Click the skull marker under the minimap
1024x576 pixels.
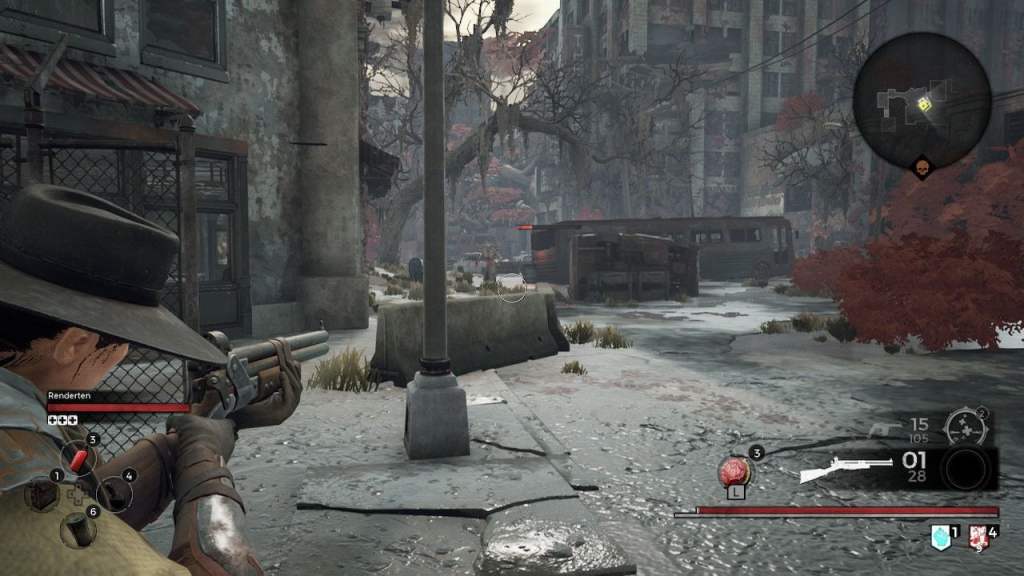tap(922, 169)
